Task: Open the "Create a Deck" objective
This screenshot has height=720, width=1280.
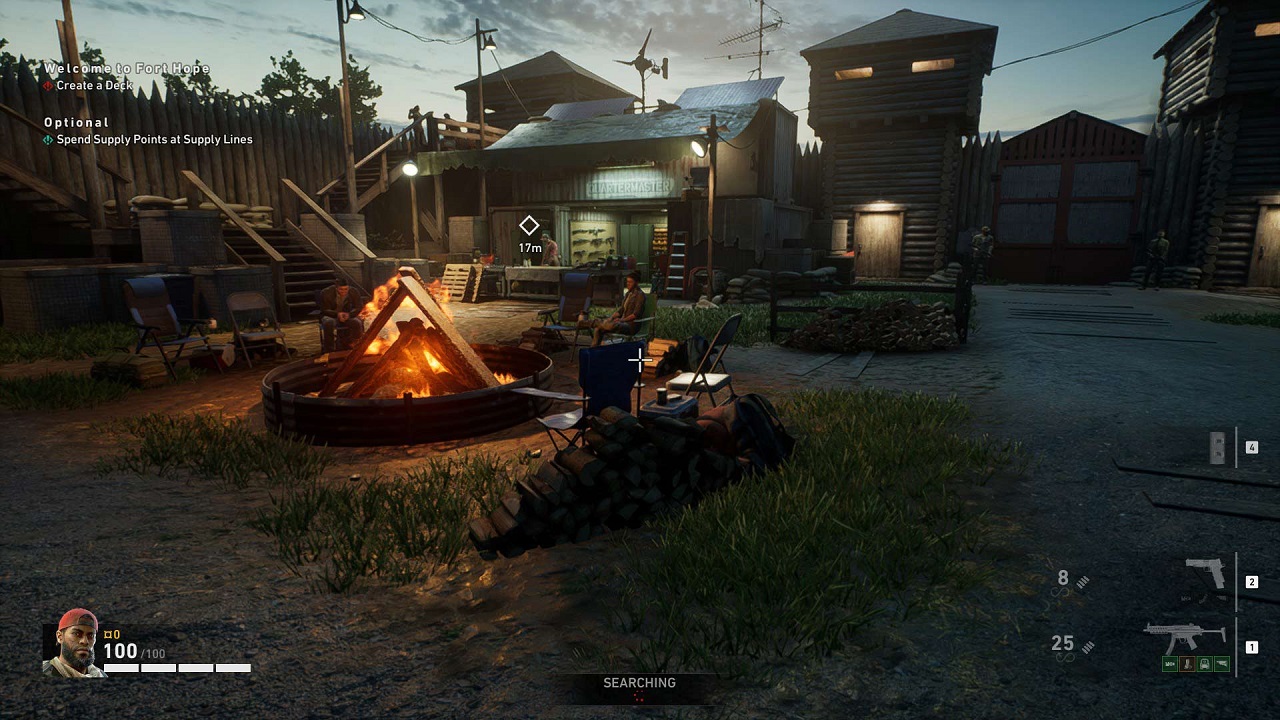Action: pyautogui.click(x=94, y=86)
